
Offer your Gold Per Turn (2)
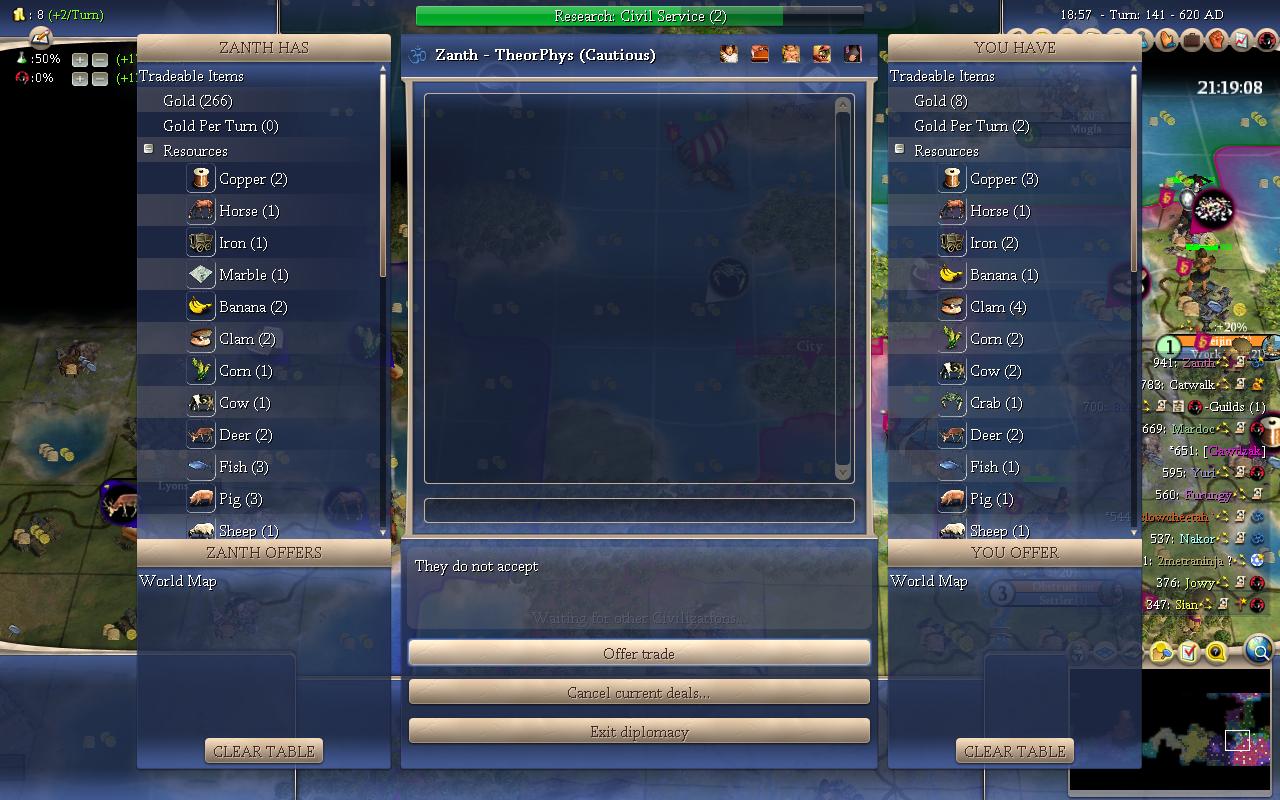coord(971,126)
